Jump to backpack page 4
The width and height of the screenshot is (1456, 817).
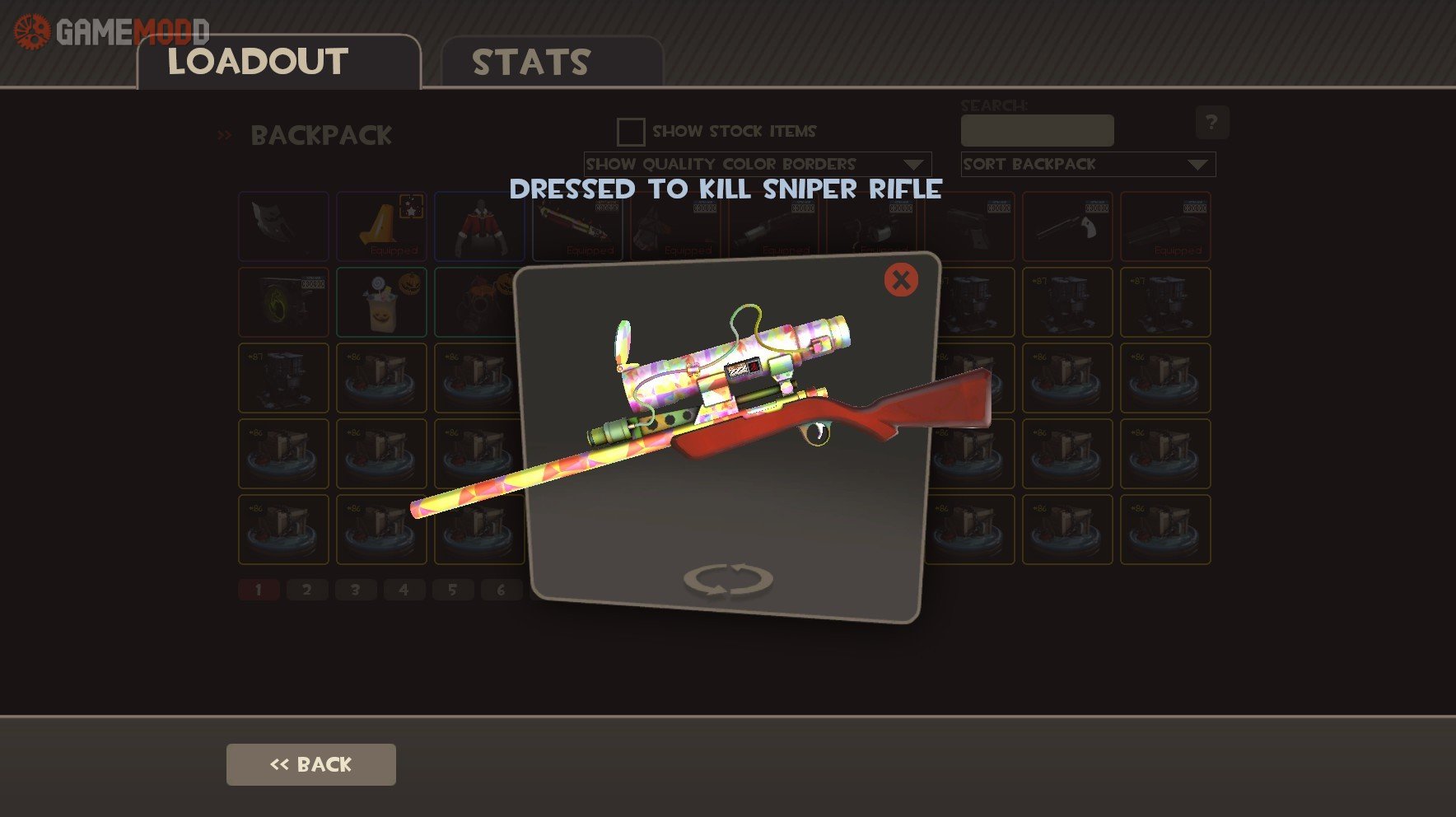[x=404, y=590]
